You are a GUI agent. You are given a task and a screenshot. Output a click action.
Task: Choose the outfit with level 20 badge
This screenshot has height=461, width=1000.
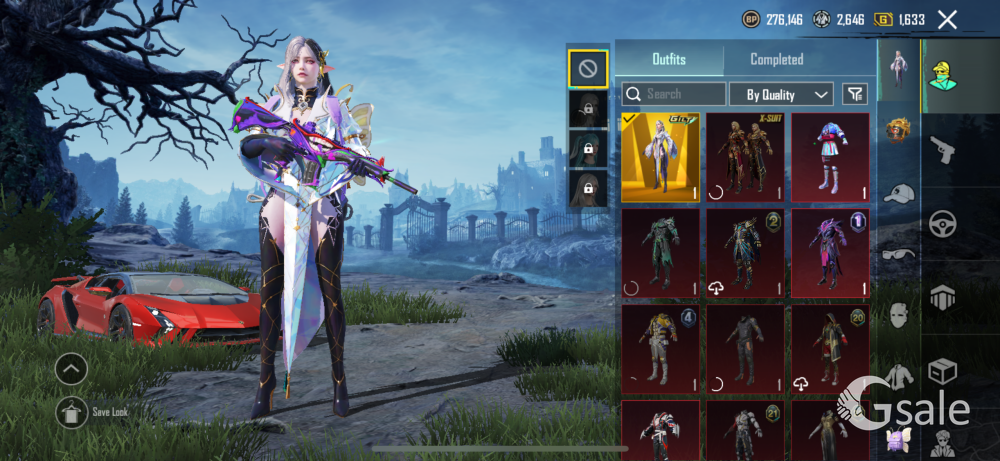coord(830,349)
